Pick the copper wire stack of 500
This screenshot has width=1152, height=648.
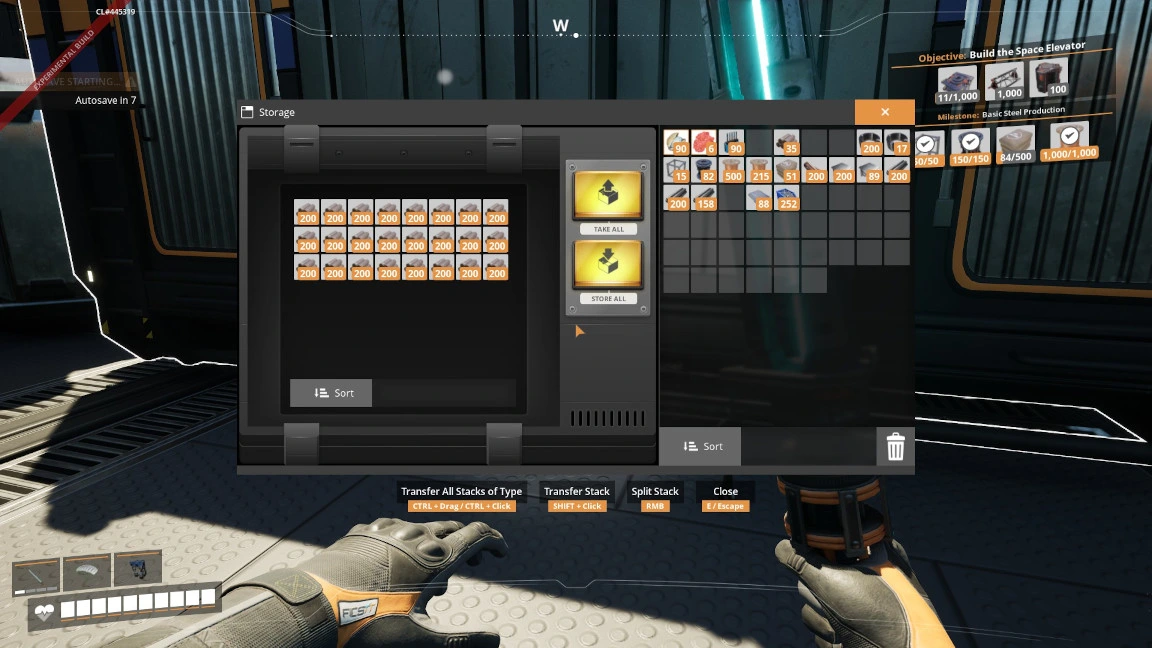click(732, 170)
